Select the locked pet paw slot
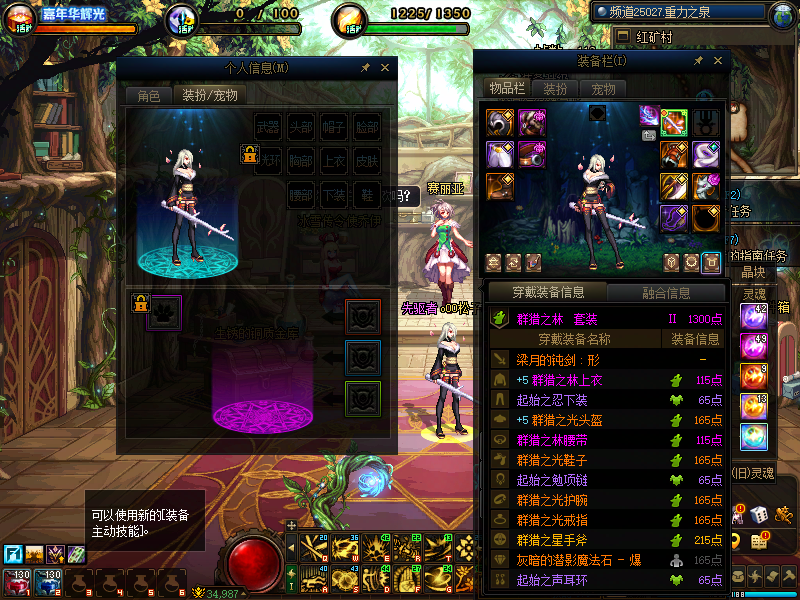This screenshot has width=800, height=600. click(164, 310)
